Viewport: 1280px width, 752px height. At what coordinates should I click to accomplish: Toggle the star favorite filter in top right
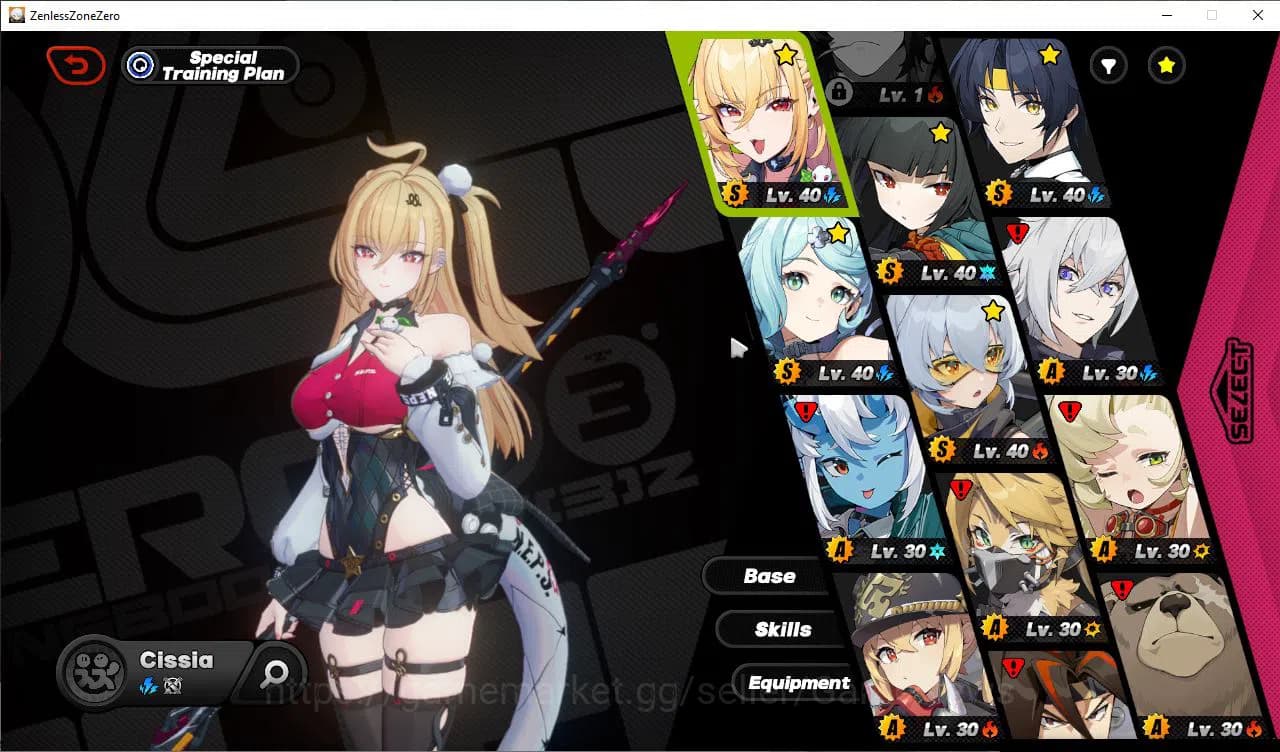point(1166,65)
